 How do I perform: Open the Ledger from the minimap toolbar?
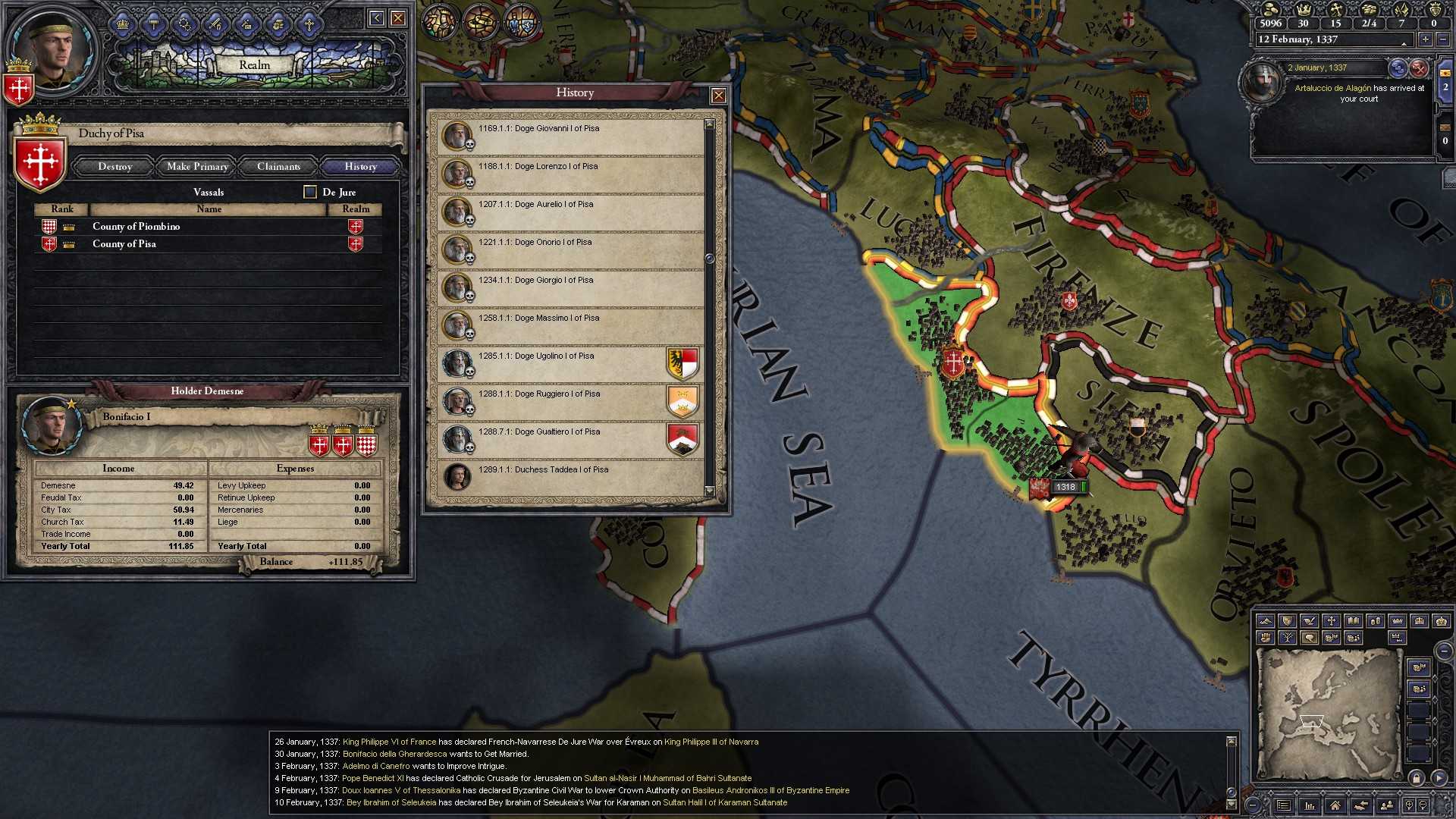pyautogui.click(x=1285, y=805)
